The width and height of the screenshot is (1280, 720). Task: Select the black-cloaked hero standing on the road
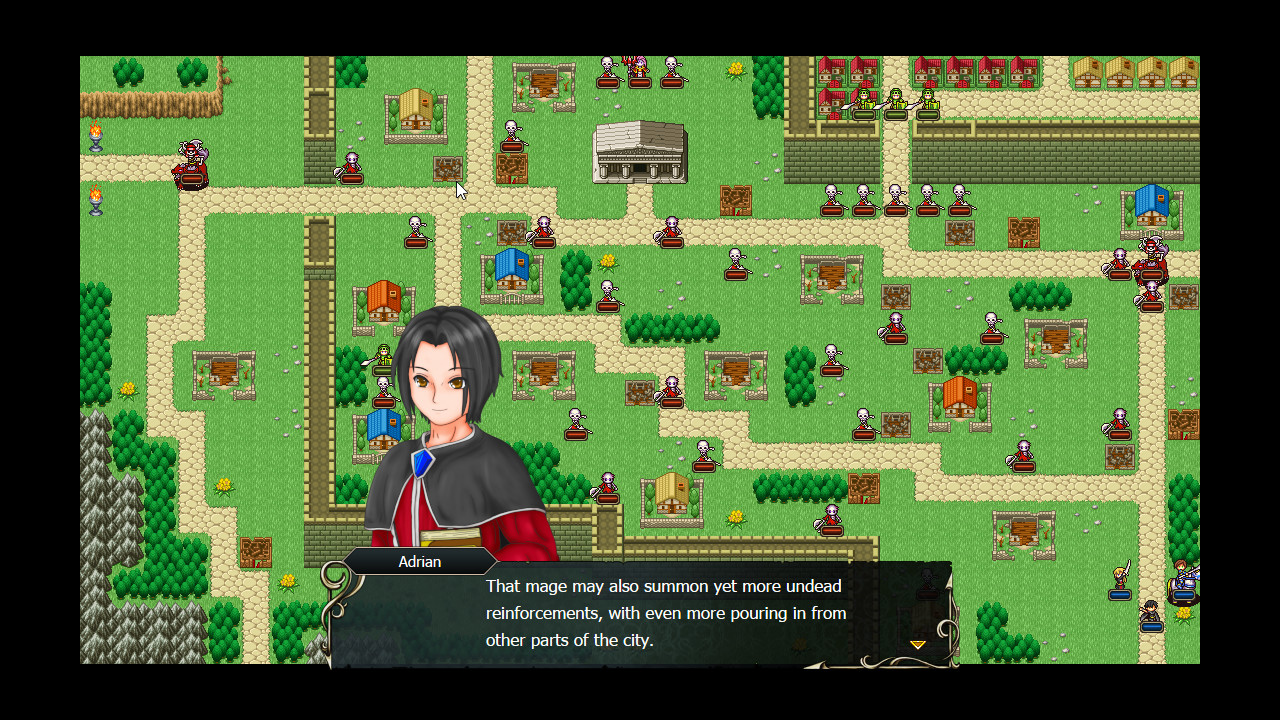1152,612
